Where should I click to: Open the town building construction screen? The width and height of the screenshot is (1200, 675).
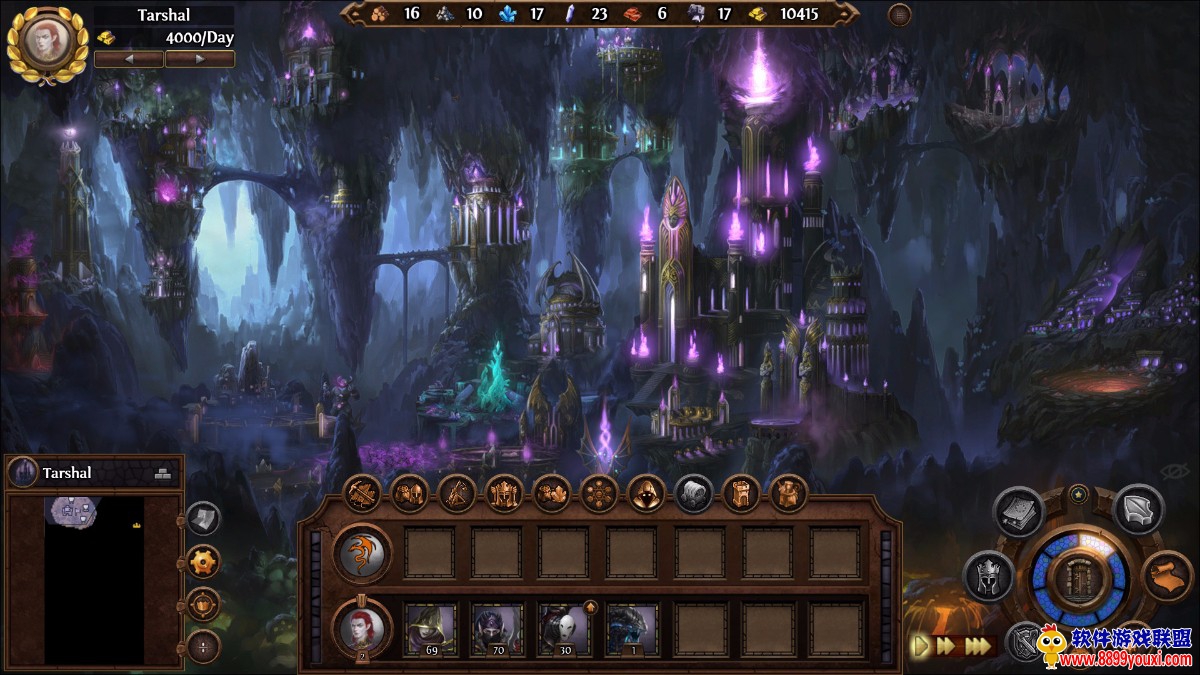click(361, 493)
